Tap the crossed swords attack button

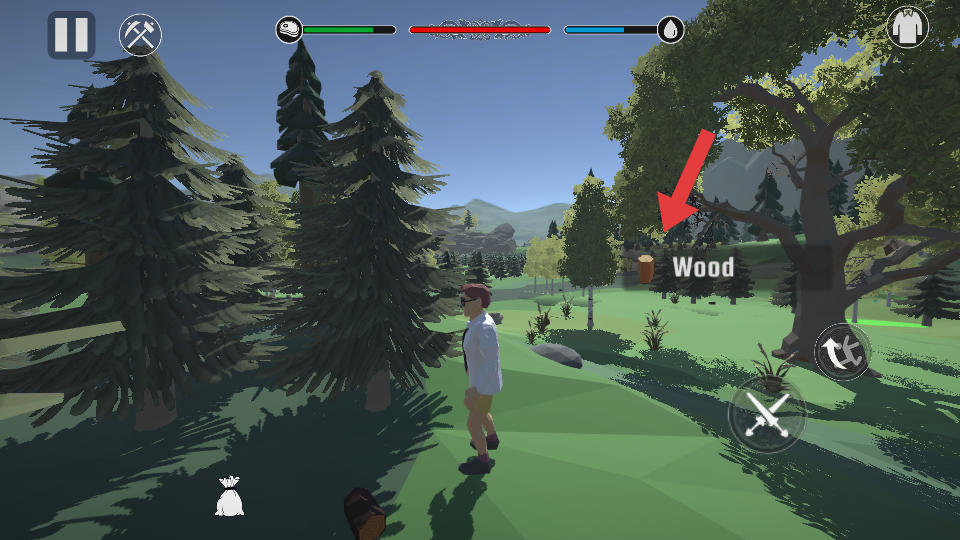click(x=766, y=414)
